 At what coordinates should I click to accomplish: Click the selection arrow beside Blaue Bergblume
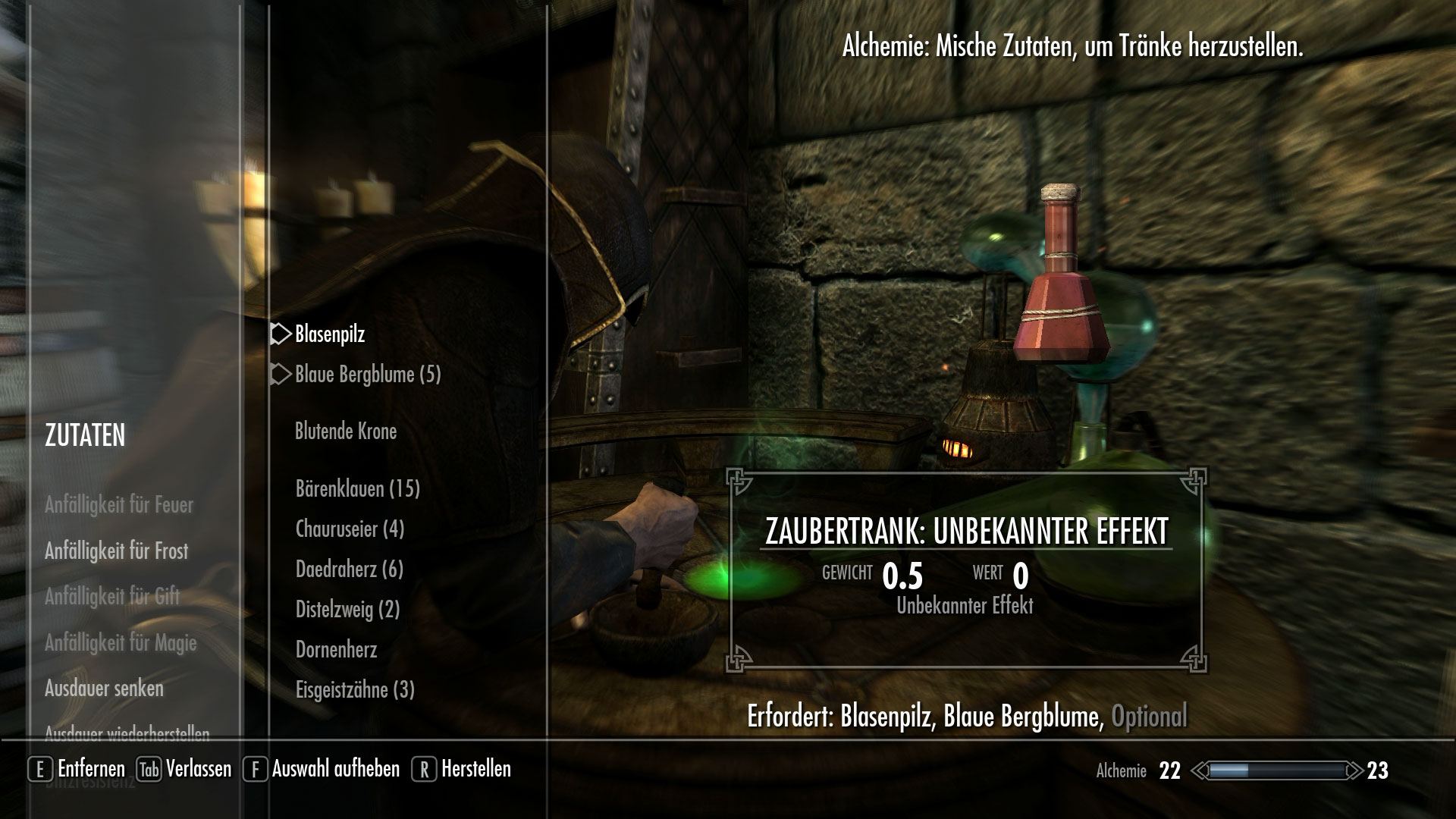point(280,373)
